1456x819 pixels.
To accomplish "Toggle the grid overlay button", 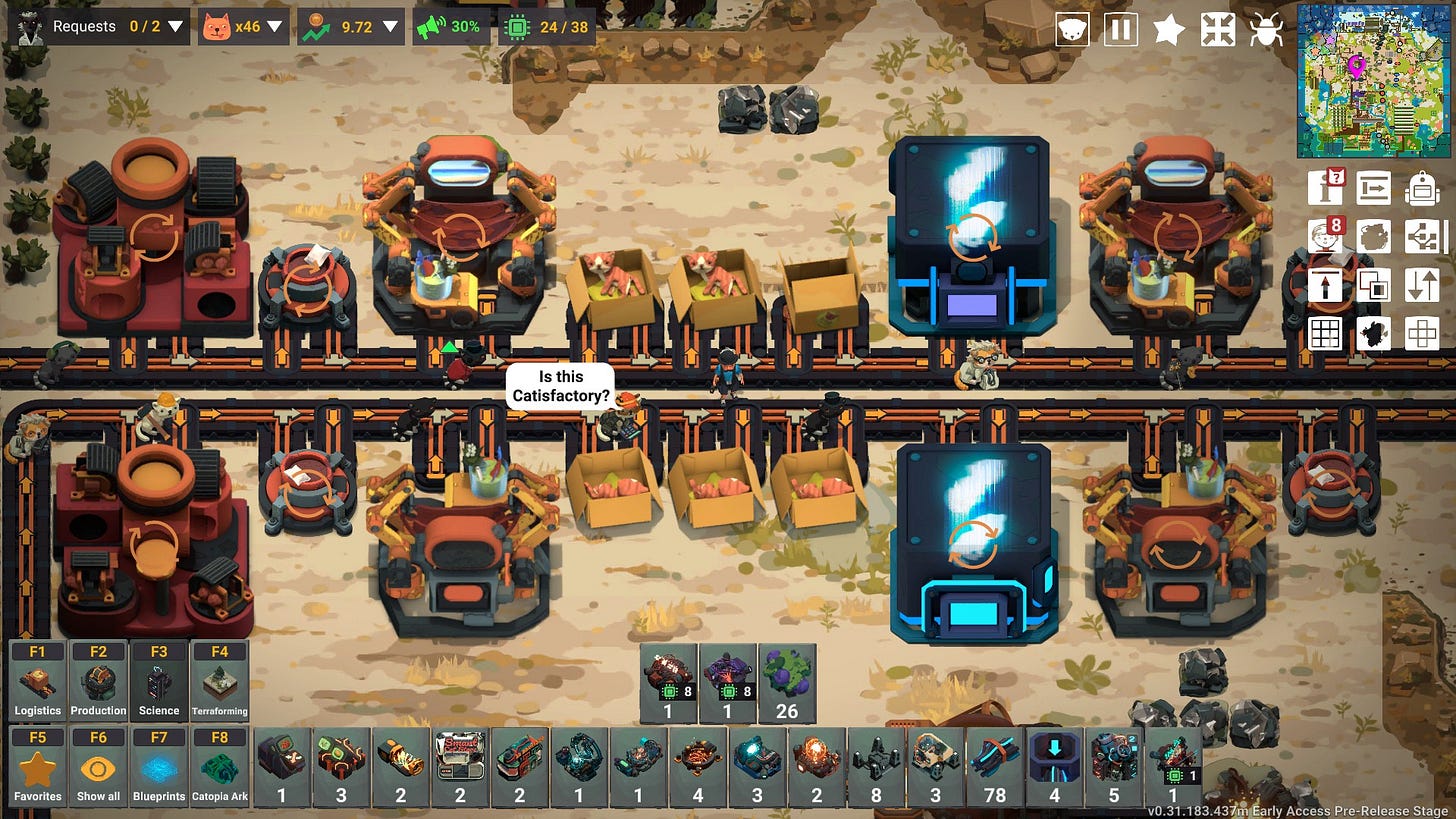I will point(1326,333).
